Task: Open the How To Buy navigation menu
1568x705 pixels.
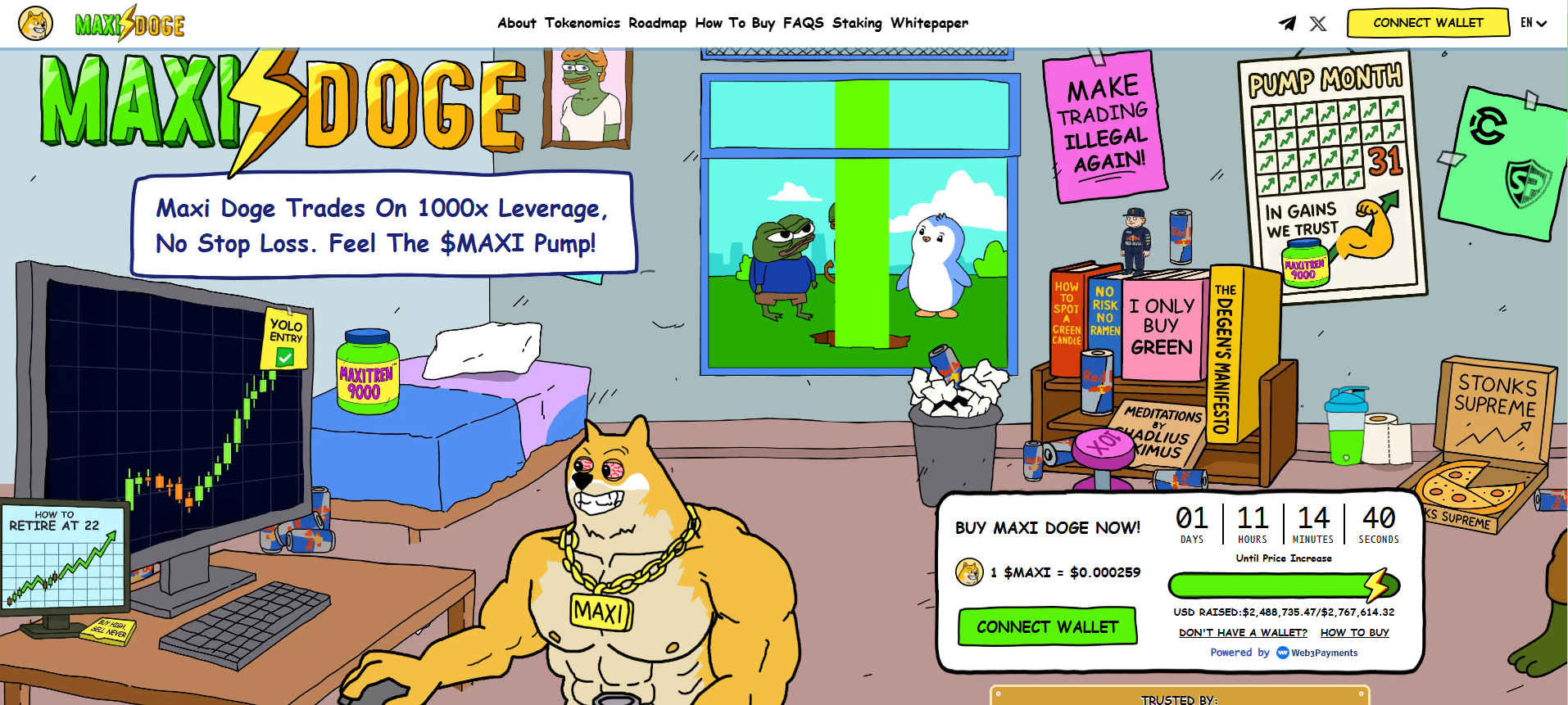Action: pos(733,23)
